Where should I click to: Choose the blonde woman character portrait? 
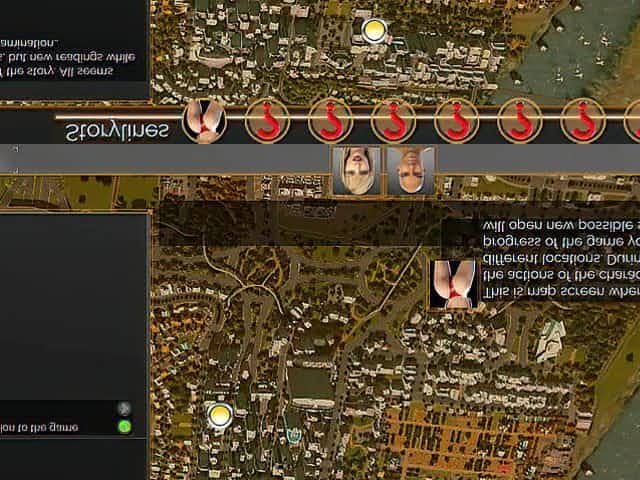click(355, 170)
